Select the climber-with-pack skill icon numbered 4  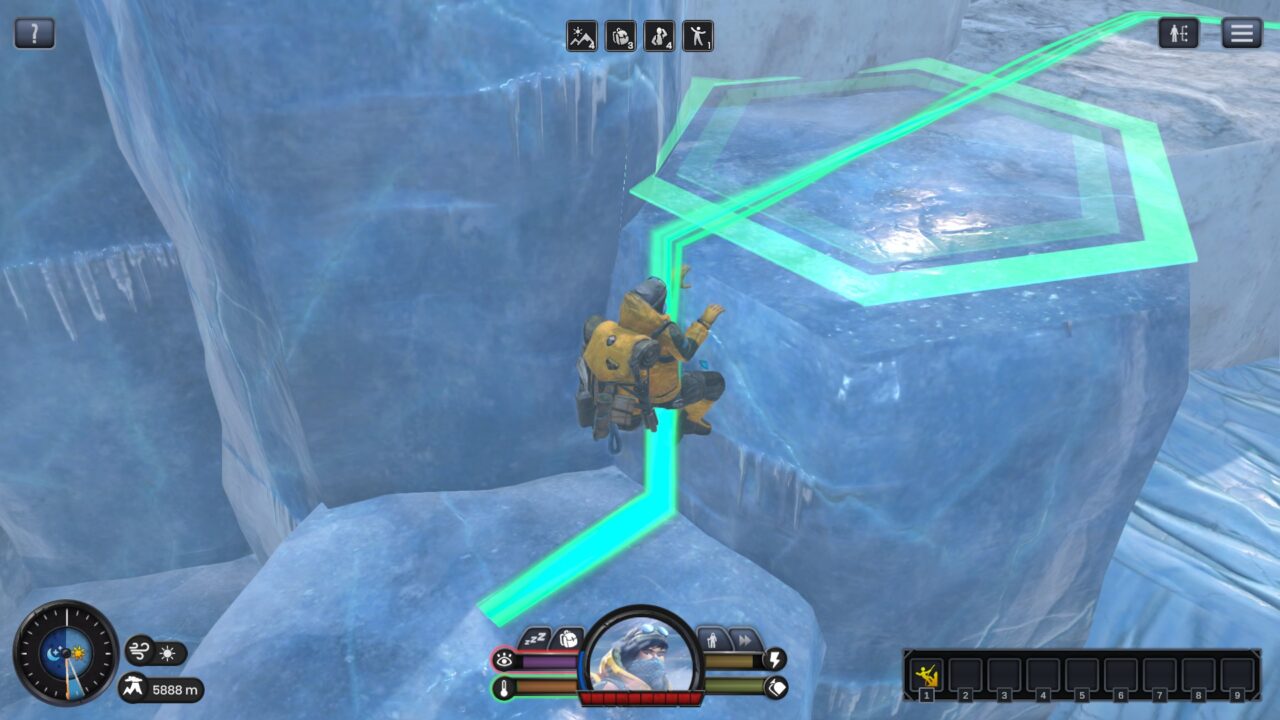click(659, 36)
